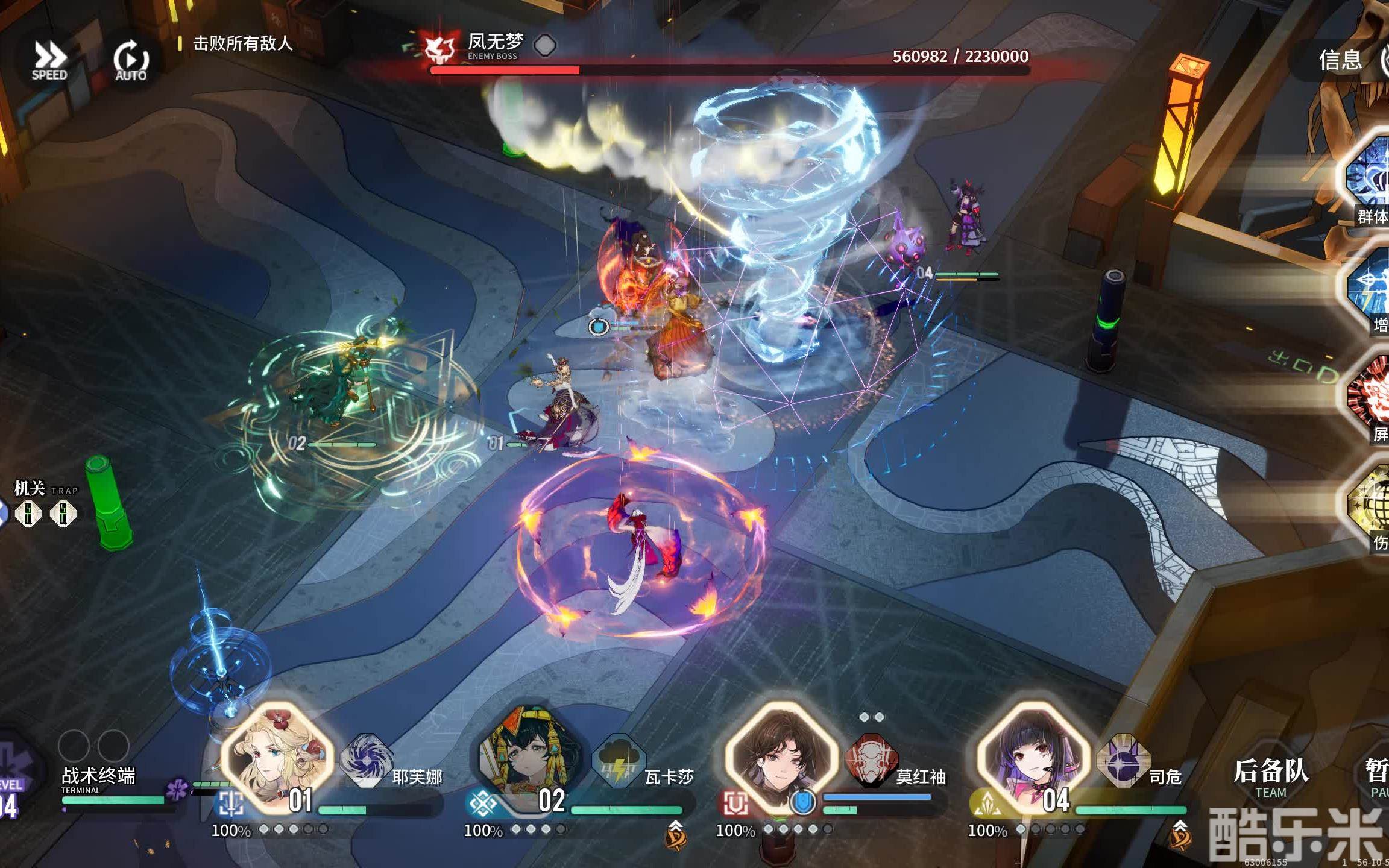Use the 群体 tactical skill hexagon
This screenshot has height=868, width=1389.
tap(1370, 178)
